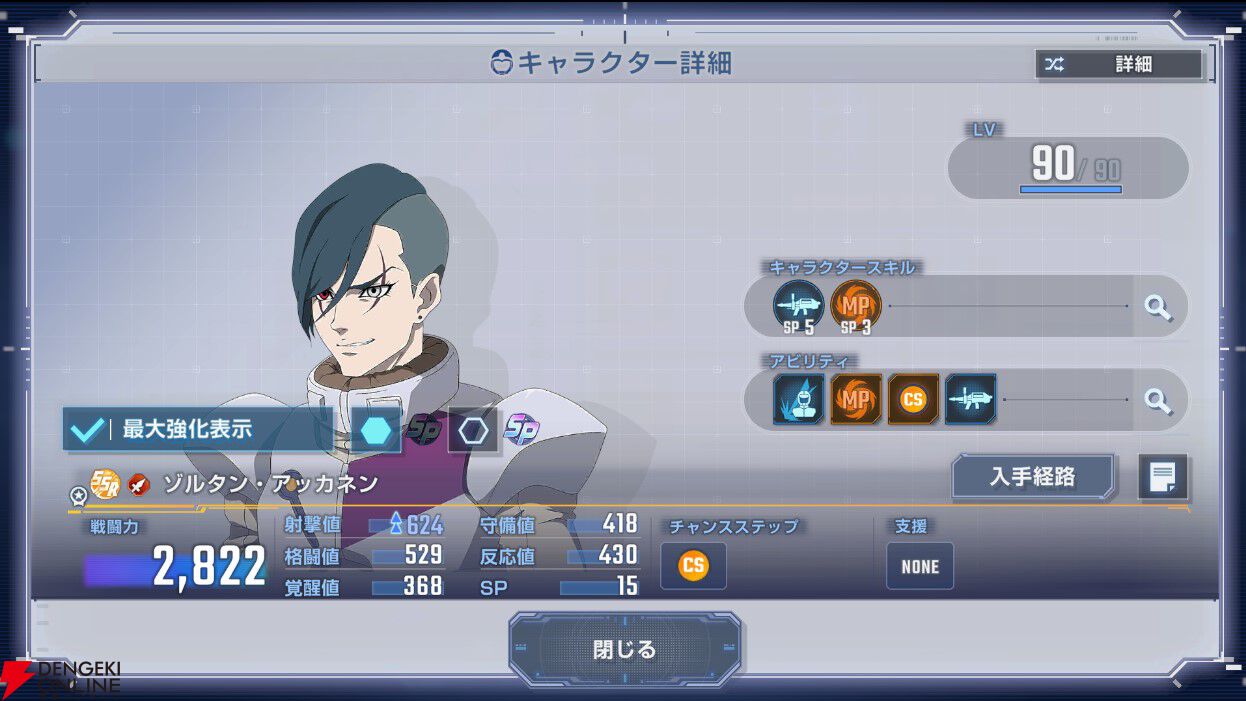
Task: Open the note icon beside 入手経路
Action: pyautogui.click(x=1163, y=477)
